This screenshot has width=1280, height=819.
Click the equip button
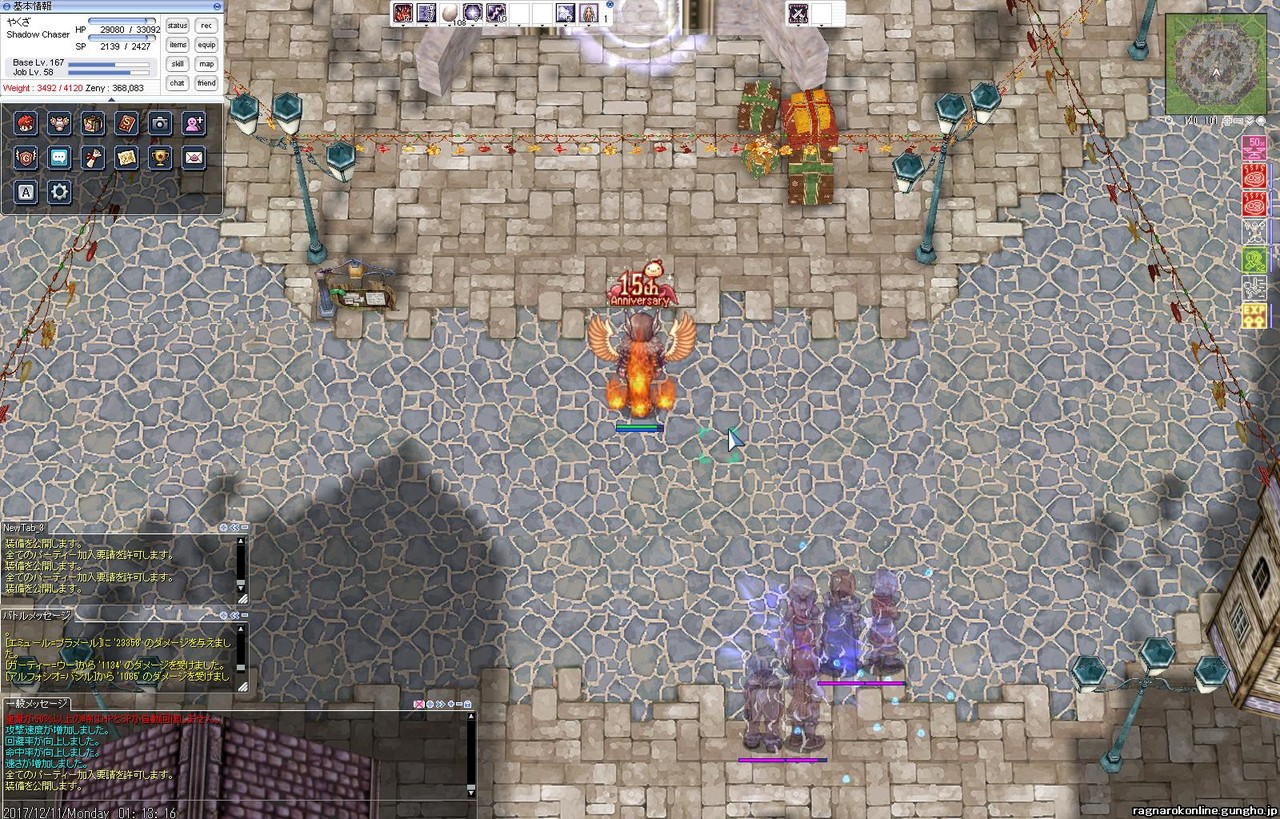tap(206, 45)
